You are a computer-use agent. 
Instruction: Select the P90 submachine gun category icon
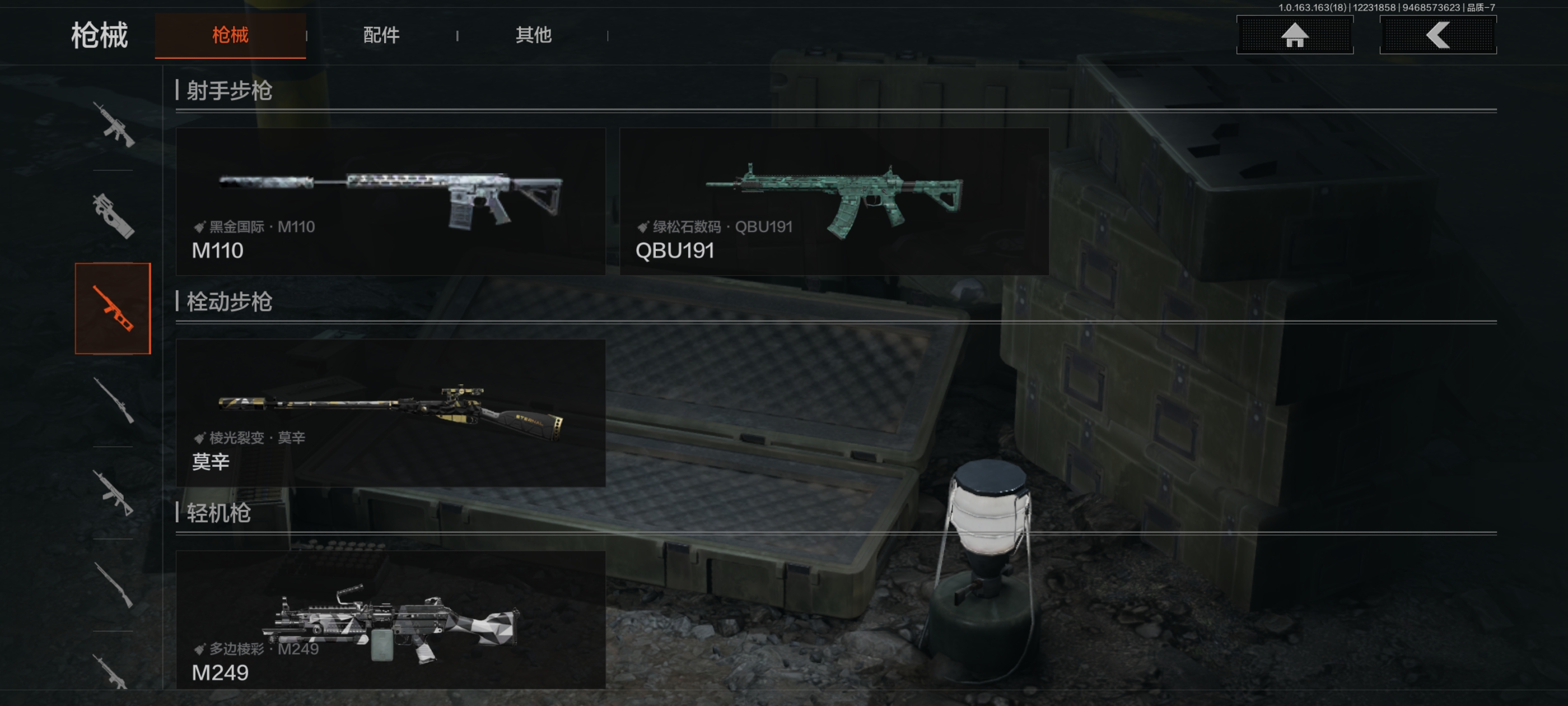pyautogui.click(x=113, y=216)
